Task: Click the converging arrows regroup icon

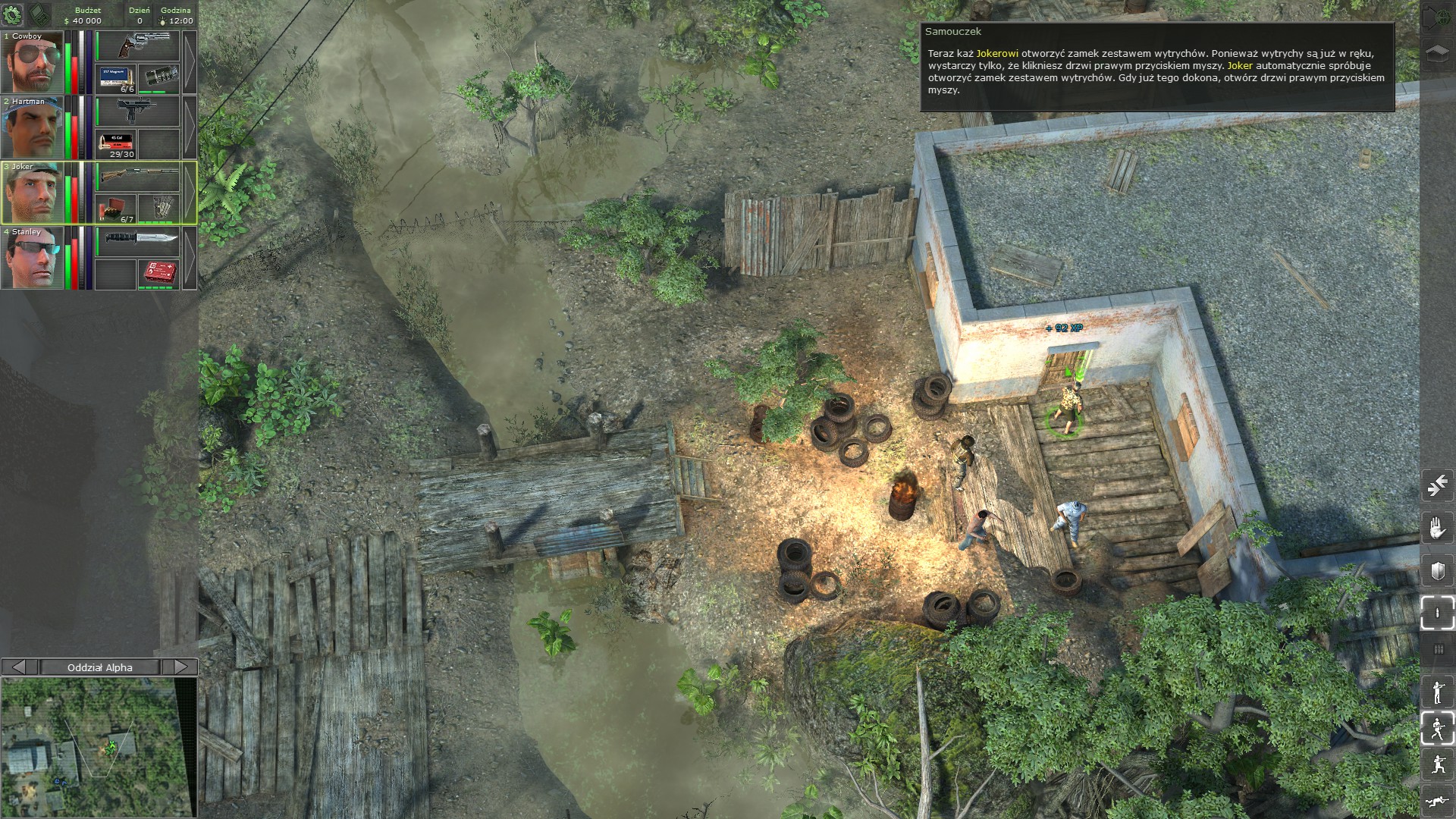Action: point(1437,485)
